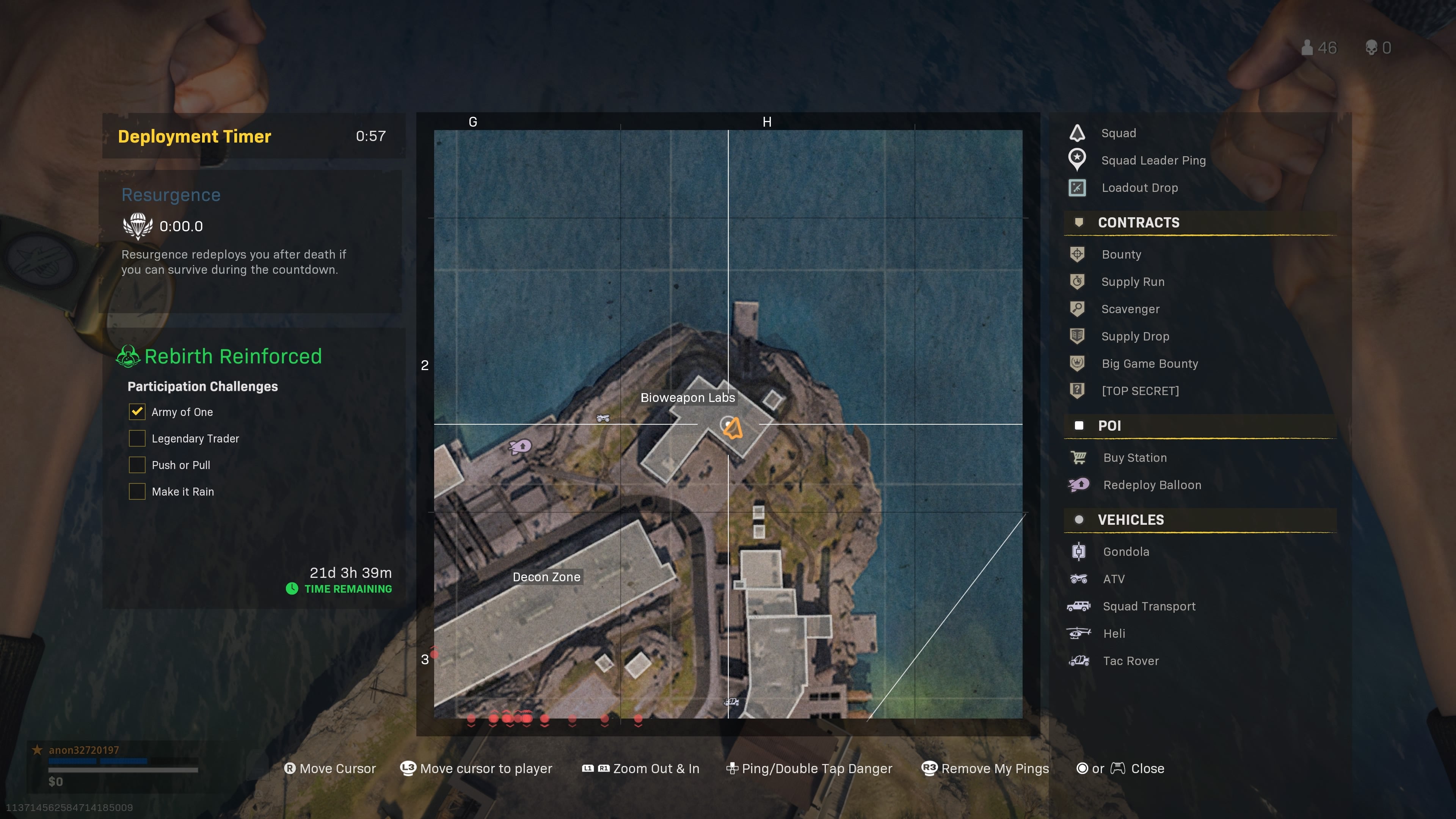Screen dimensions: 1456x819
Task: Select the Heli vehicle icon
Action: tap(1079, 633)
